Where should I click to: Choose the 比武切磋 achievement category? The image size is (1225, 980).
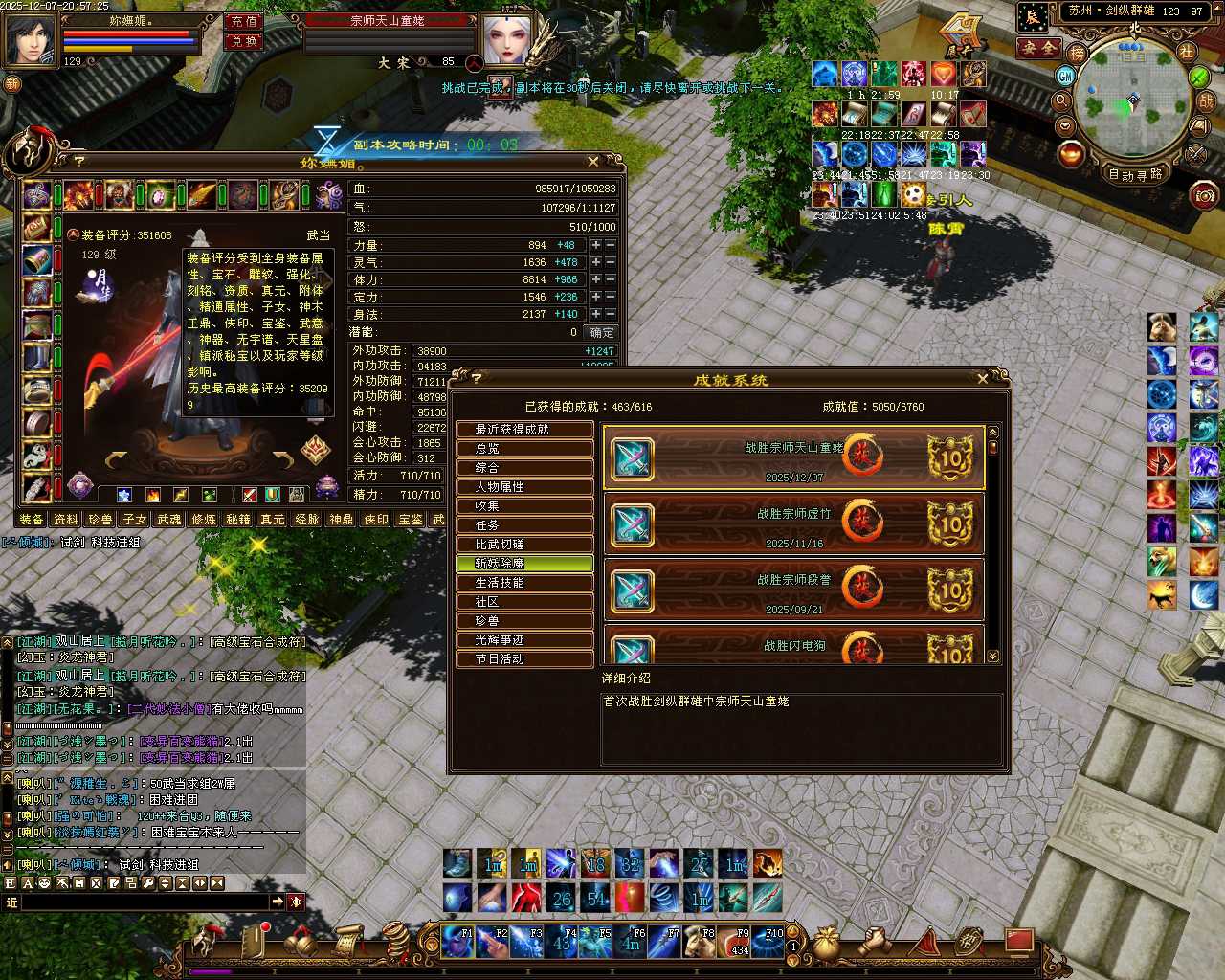click(523, 545)
